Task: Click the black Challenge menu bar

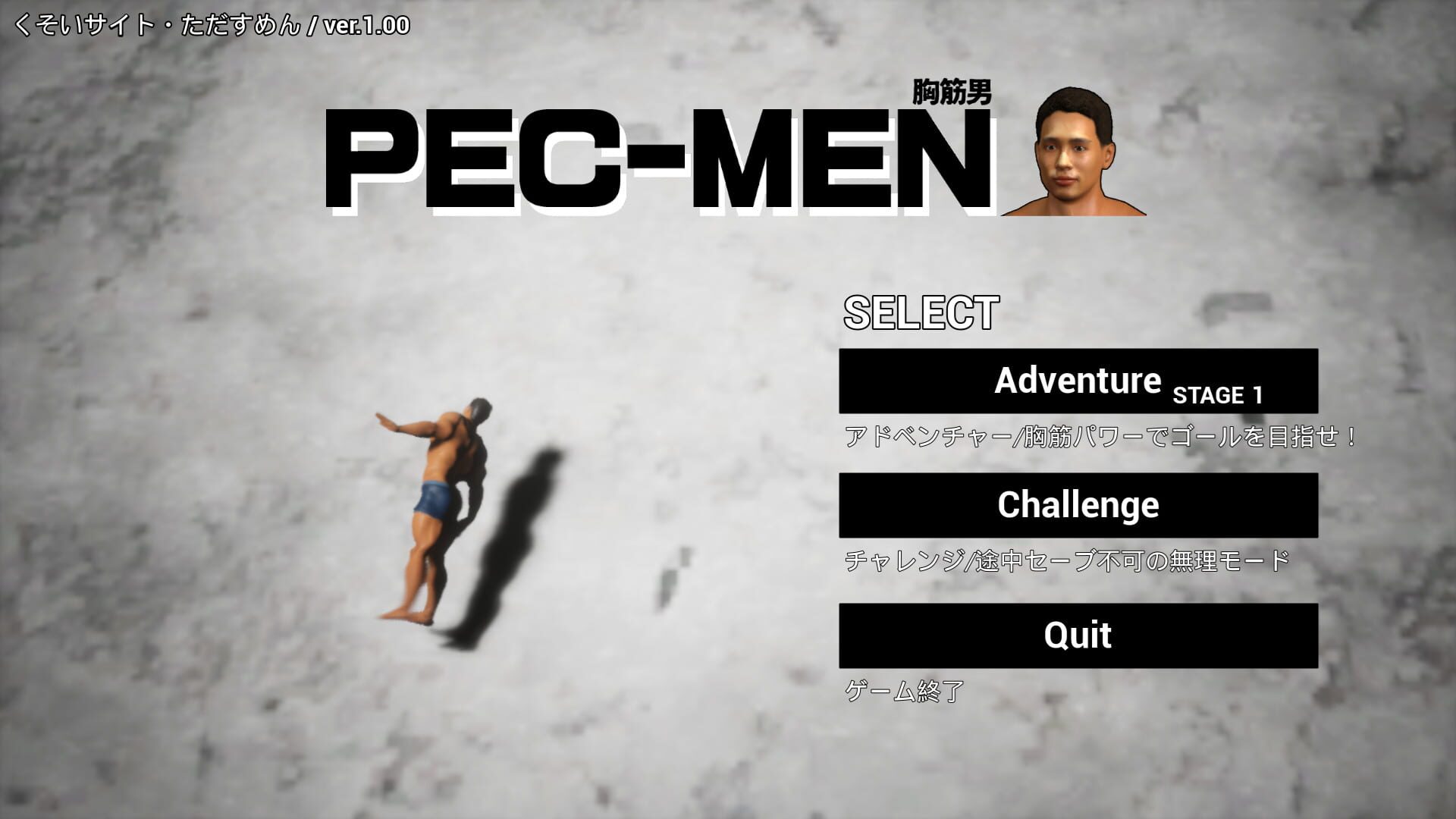Action: tap(1077, 504)
